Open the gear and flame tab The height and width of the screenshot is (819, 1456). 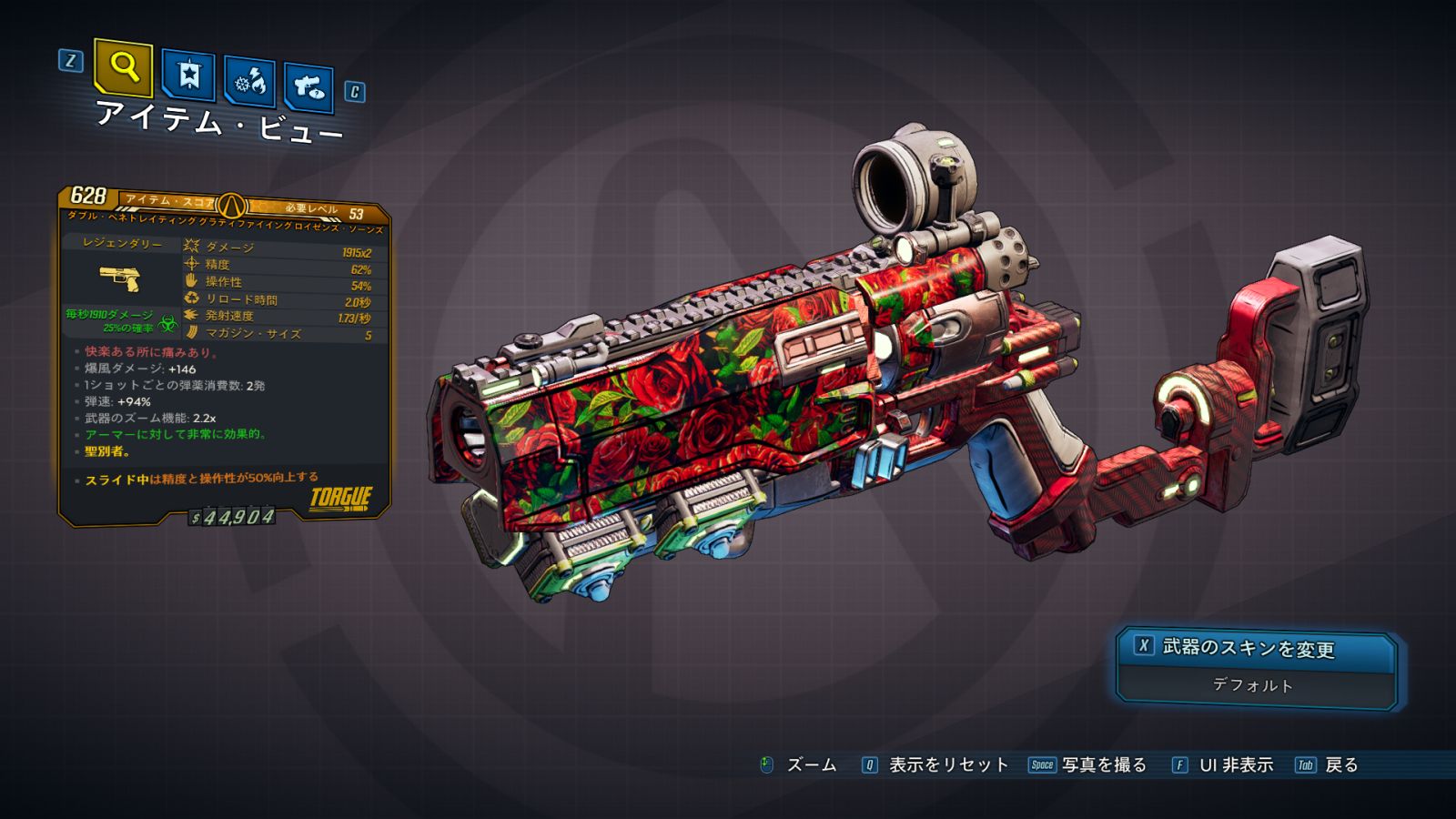tap(249, 82)
